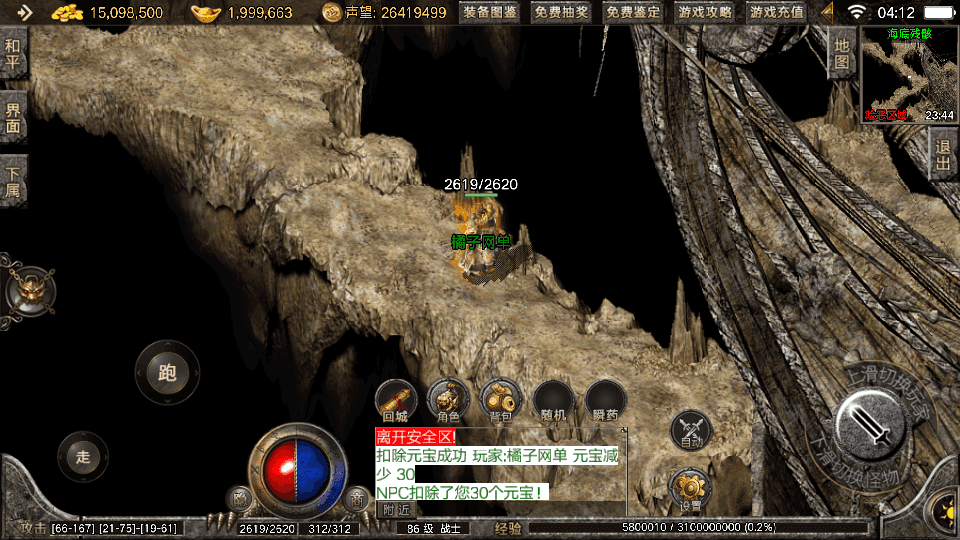
Task: Click the 界面 interface button
Action: [x=13, y=118]
